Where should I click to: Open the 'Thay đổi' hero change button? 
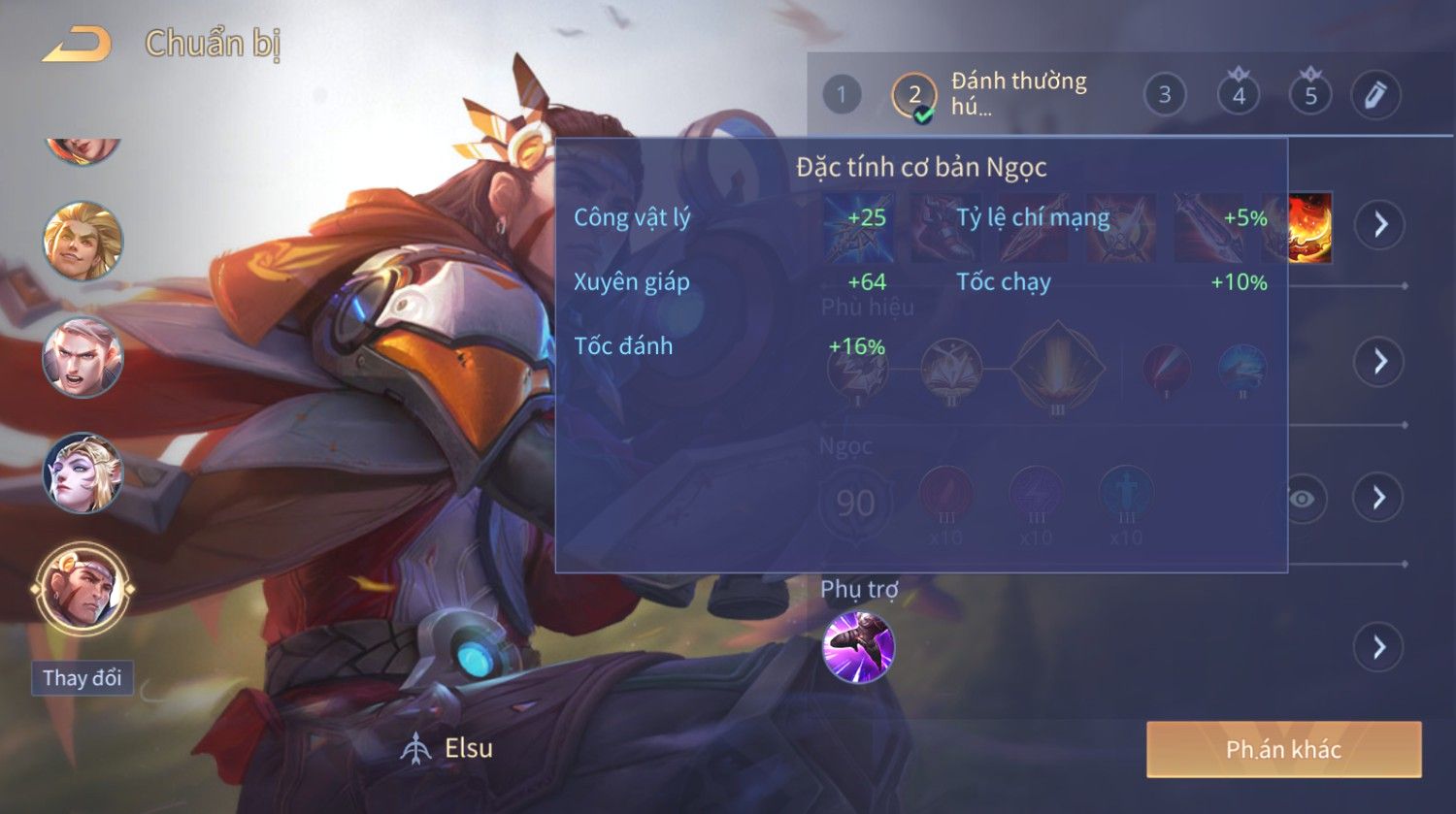(x=83, y=677)
